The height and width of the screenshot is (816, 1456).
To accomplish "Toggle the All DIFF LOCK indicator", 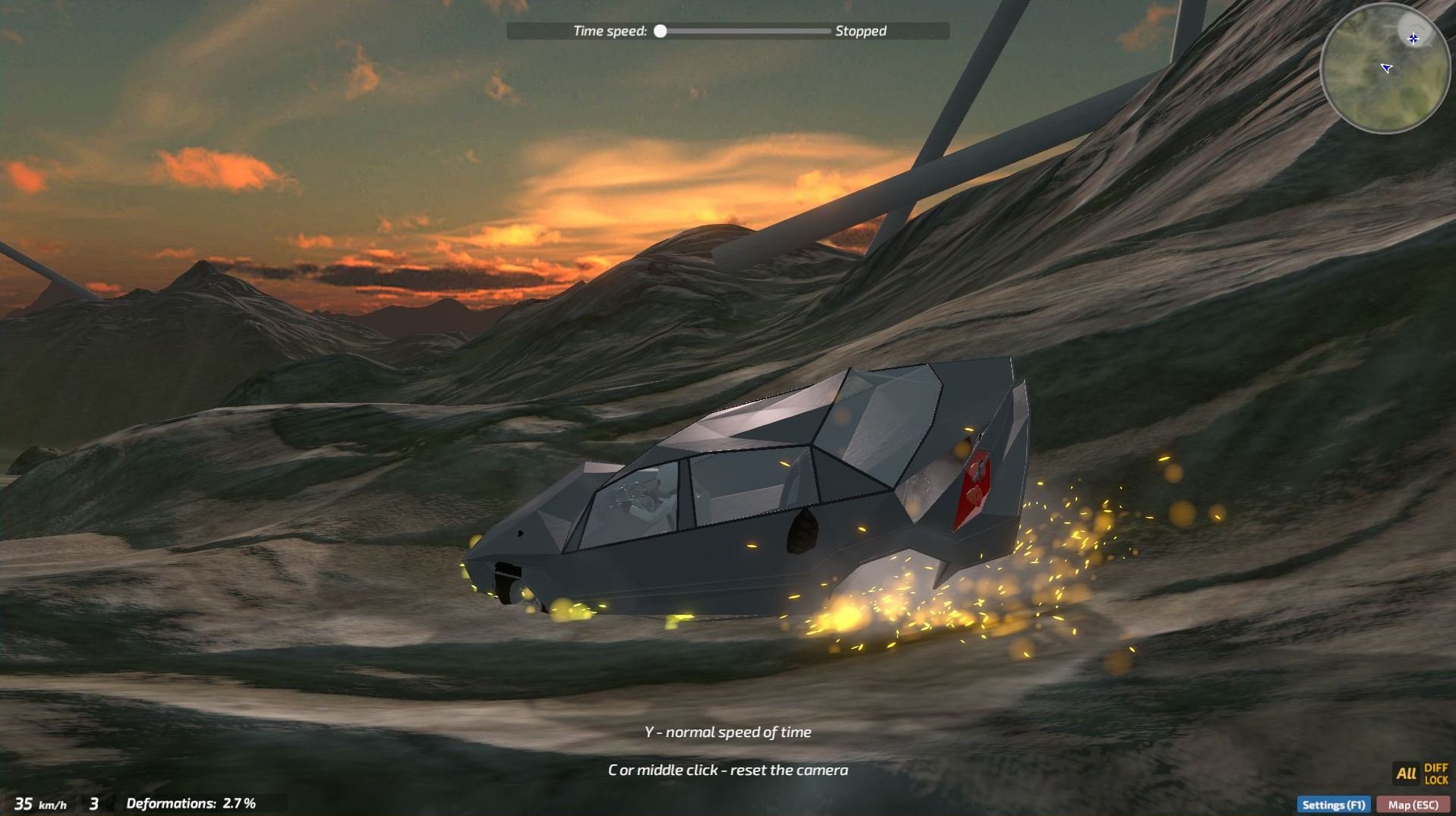I will (x=1420, y=773).
